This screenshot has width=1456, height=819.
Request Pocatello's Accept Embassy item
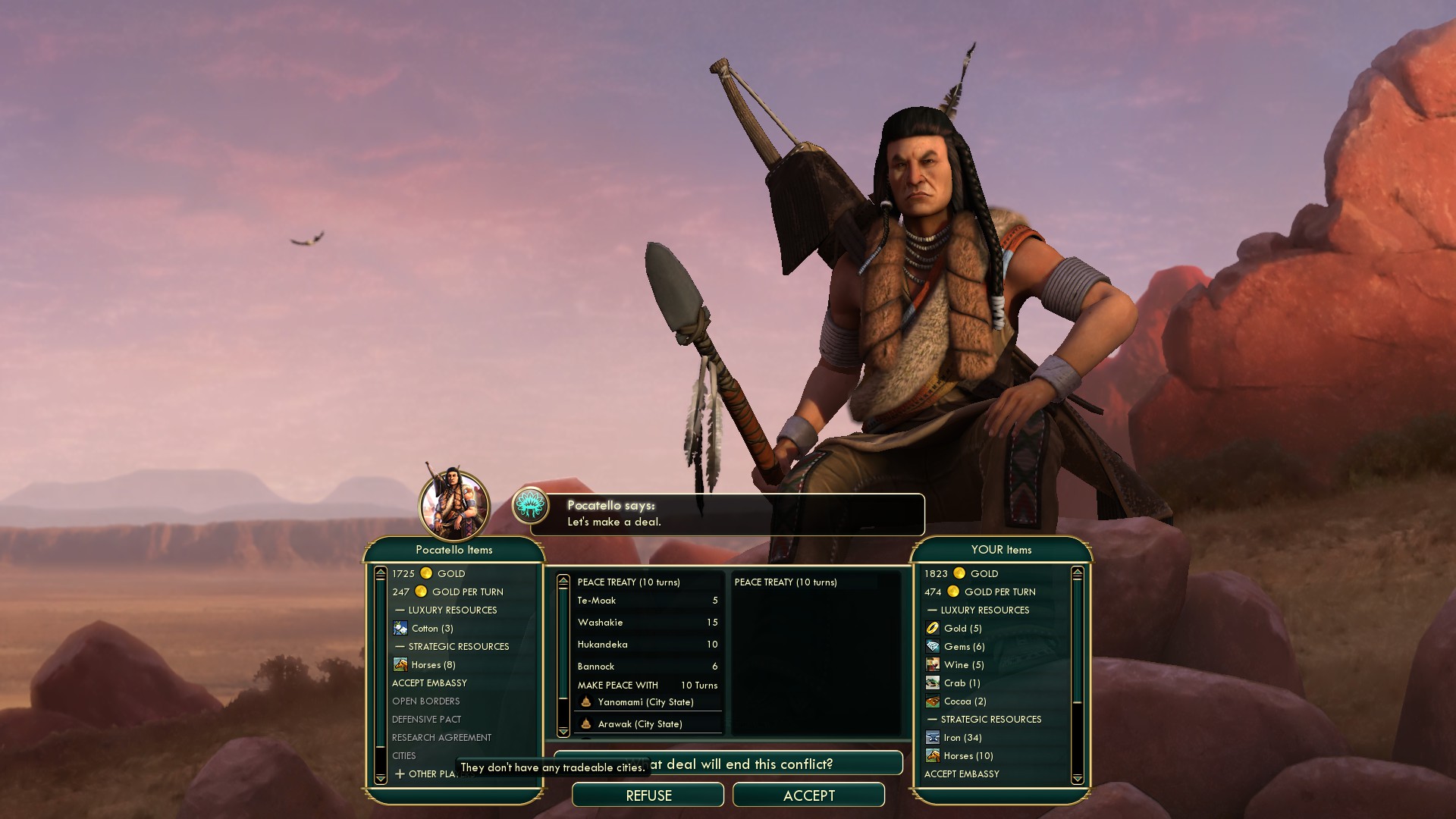[x=429, y=682]
